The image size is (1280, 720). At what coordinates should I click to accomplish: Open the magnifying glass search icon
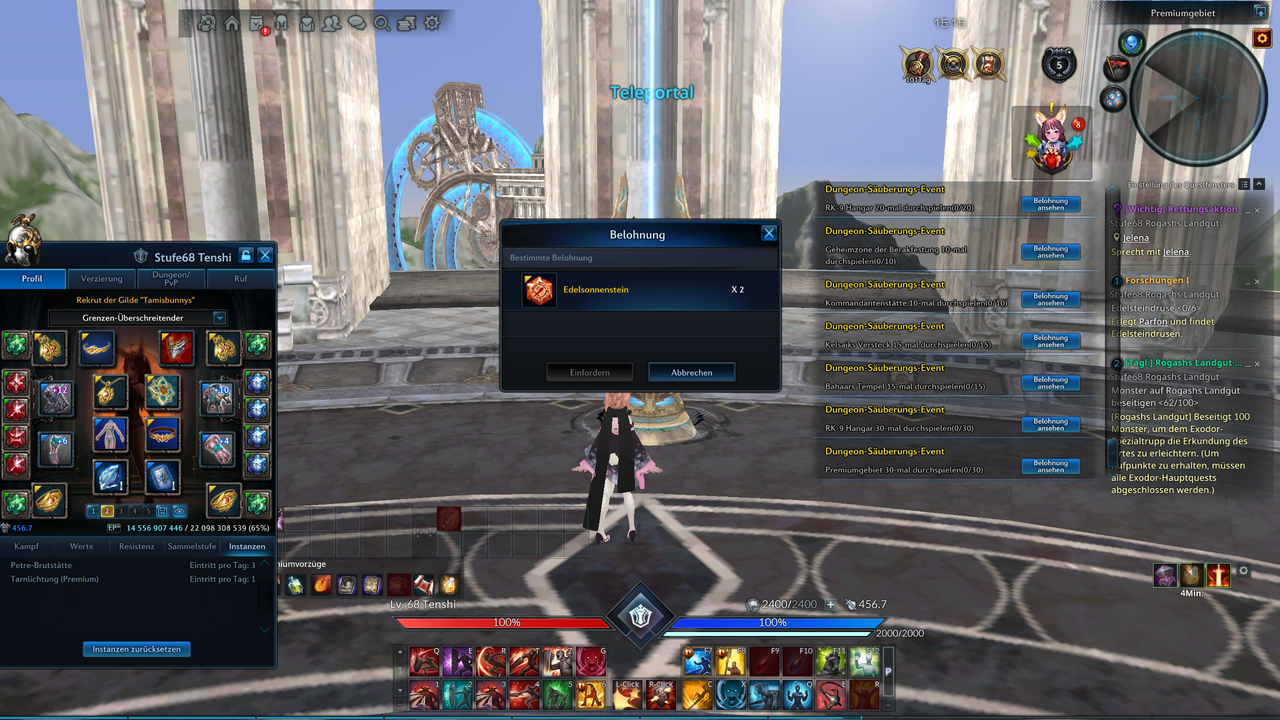[382, 23]
